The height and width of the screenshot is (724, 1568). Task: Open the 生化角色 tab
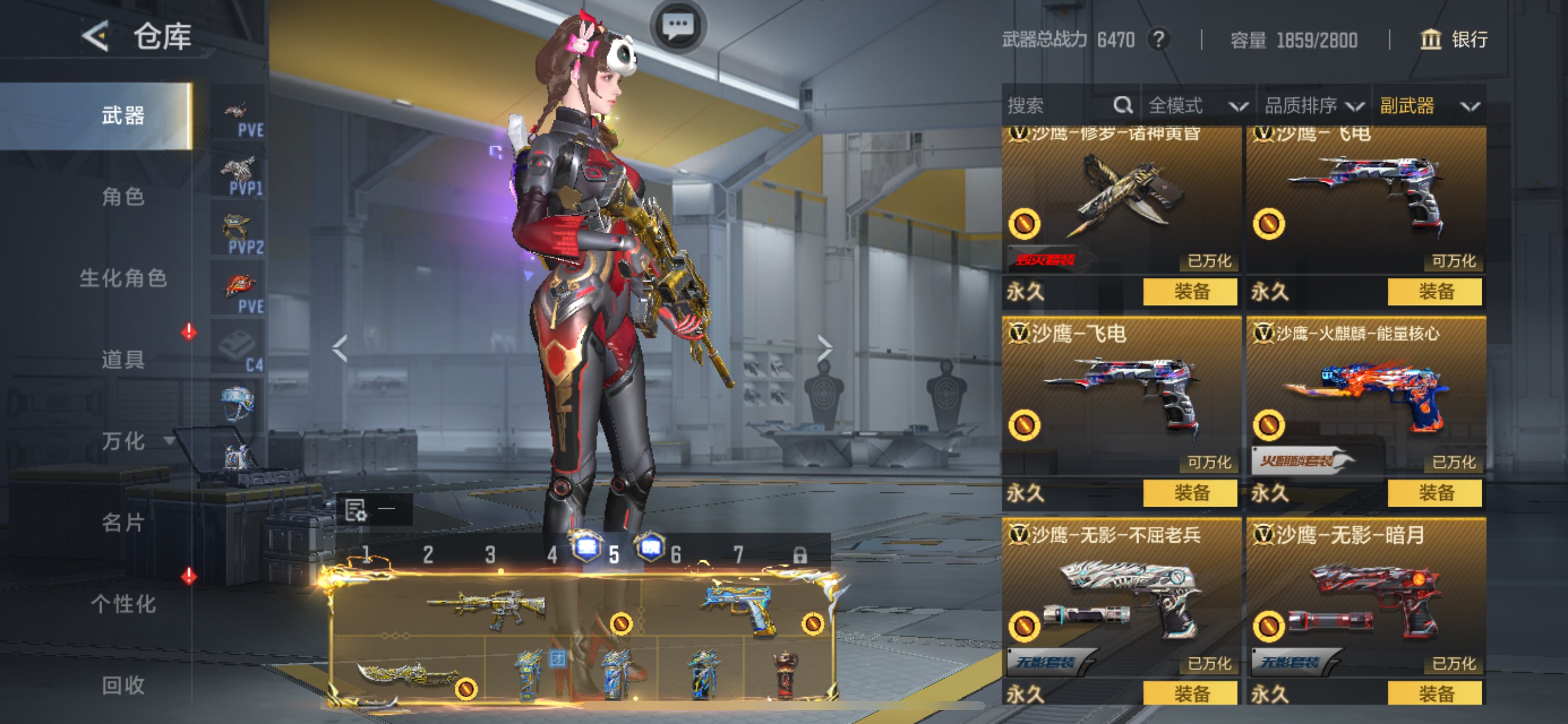tap(123, 278)
